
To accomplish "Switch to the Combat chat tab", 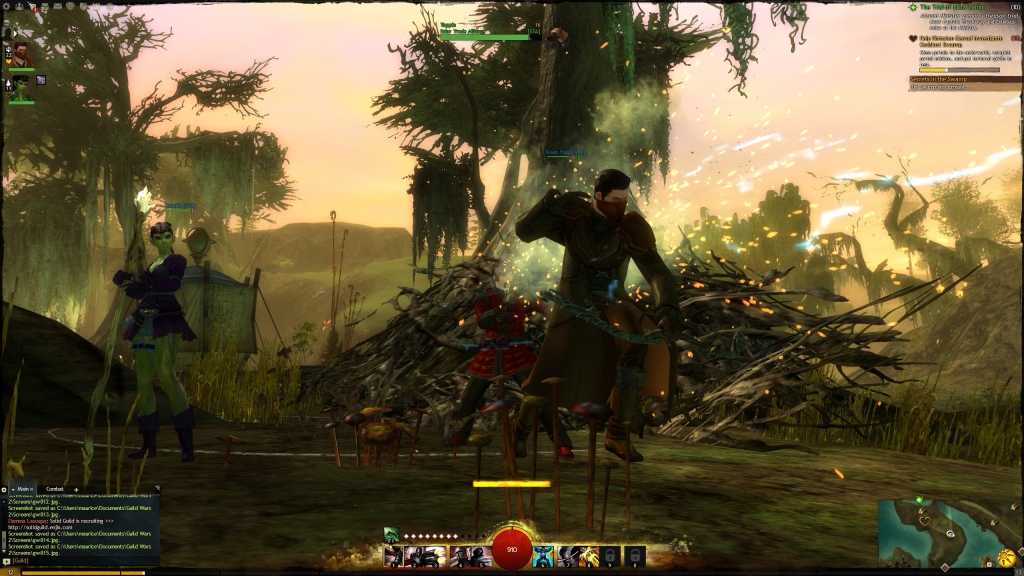I will [x=55, y=489].
